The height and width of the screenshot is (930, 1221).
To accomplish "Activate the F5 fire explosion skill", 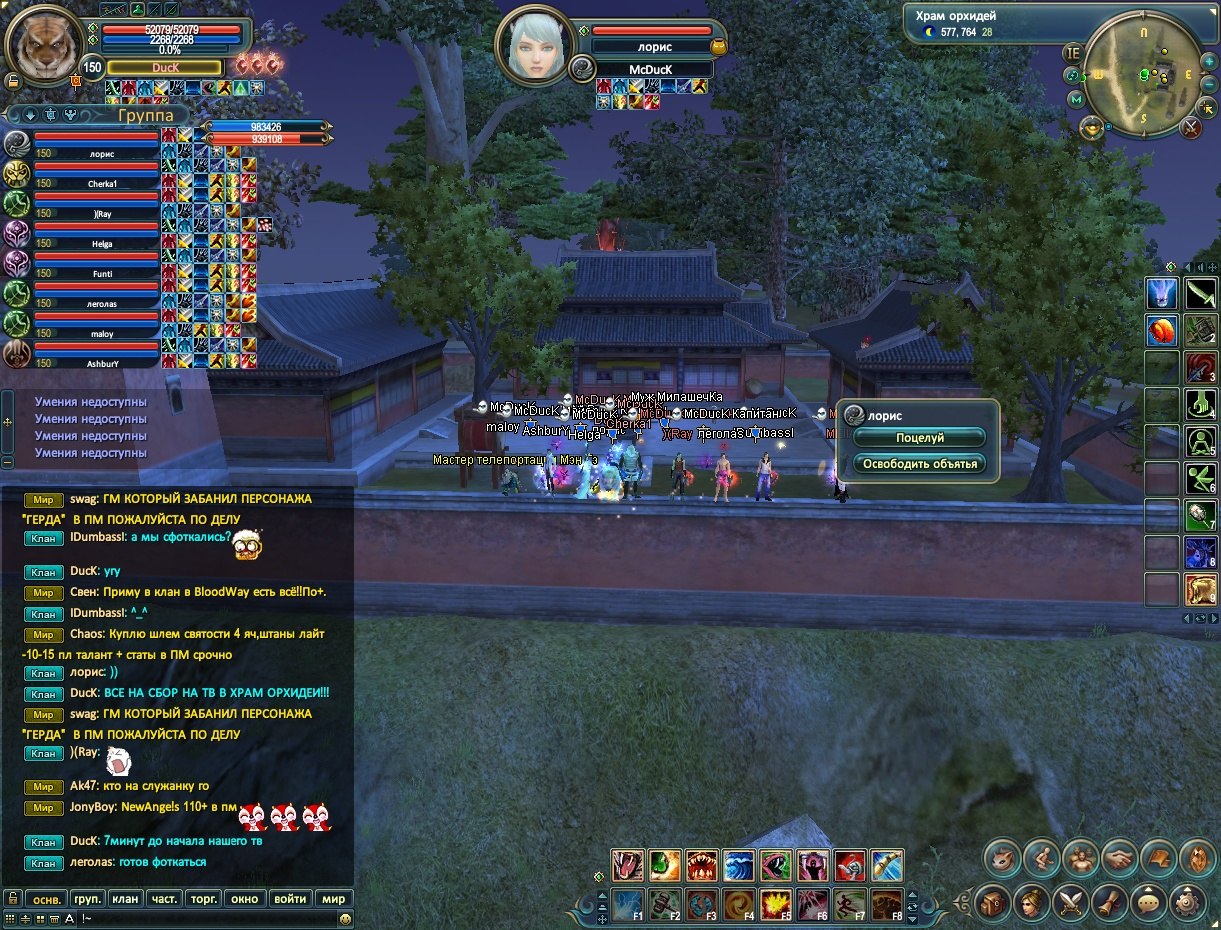I will 776,904.
